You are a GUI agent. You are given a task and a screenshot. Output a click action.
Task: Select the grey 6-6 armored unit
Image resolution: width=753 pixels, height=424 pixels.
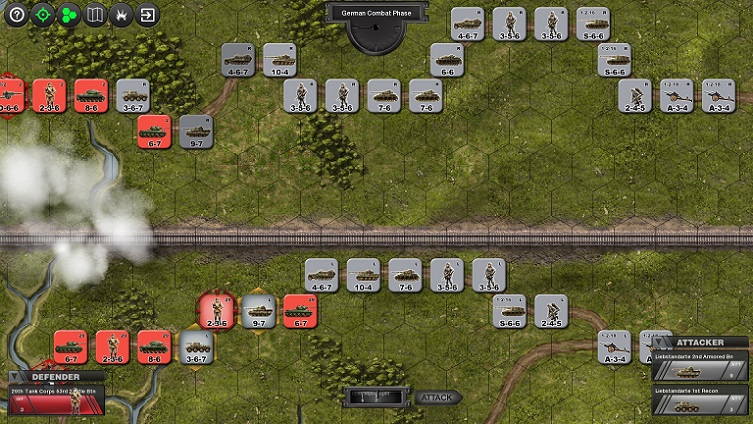447,58
